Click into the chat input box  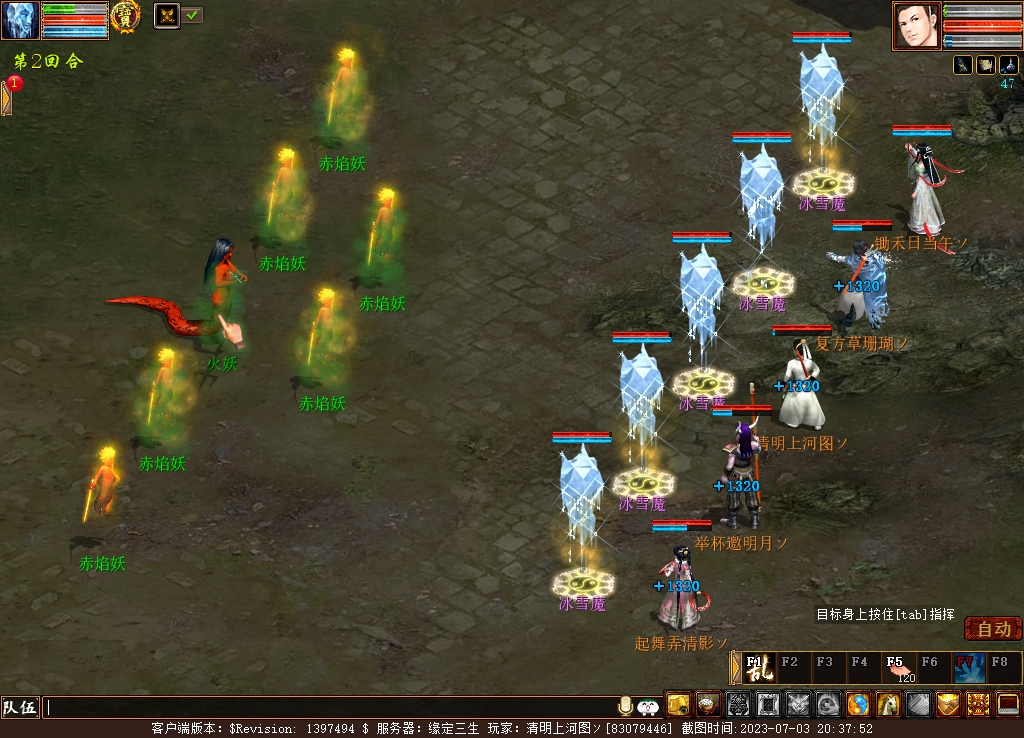[330, 707]
